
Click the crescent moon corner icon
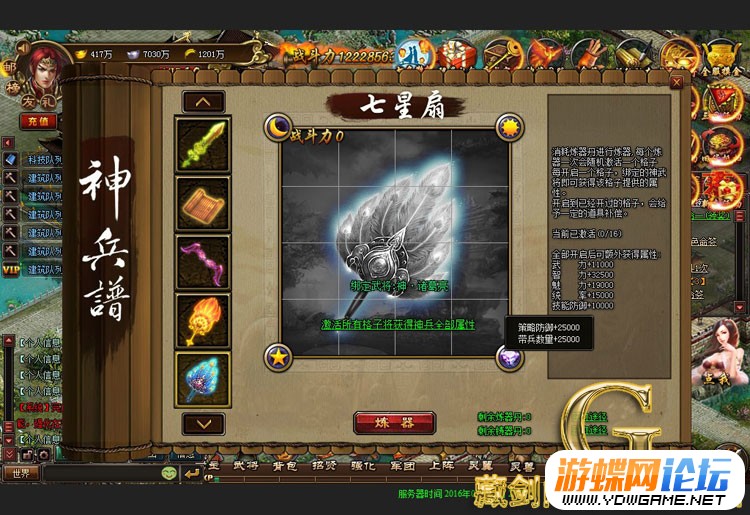point(276,127)
